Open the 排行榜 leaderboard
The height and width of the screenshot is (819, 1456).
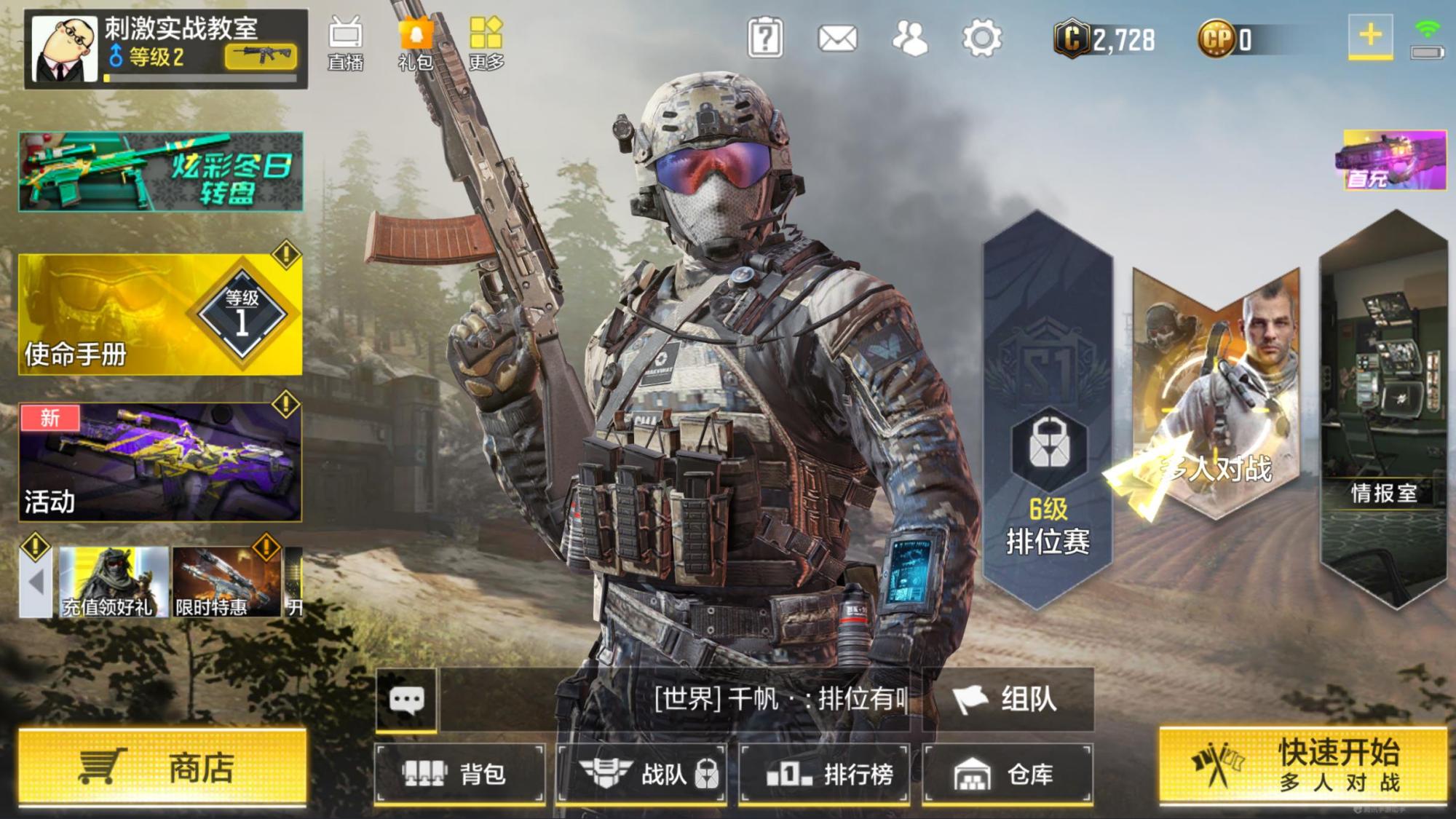[x=825, y=774]
